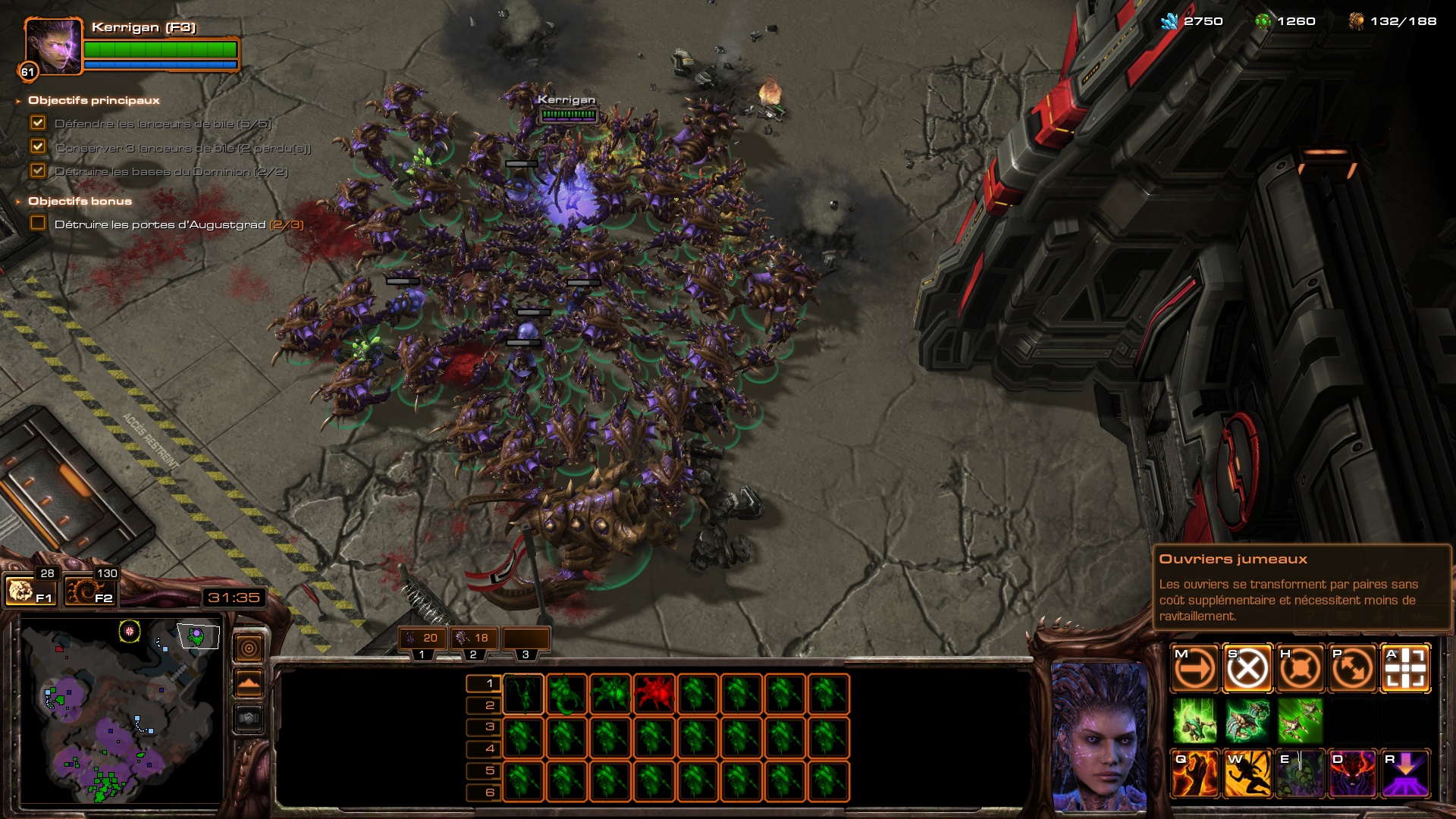
Task: Pick the red damaged unit in selection panel
Action: (x=654, y=694)
